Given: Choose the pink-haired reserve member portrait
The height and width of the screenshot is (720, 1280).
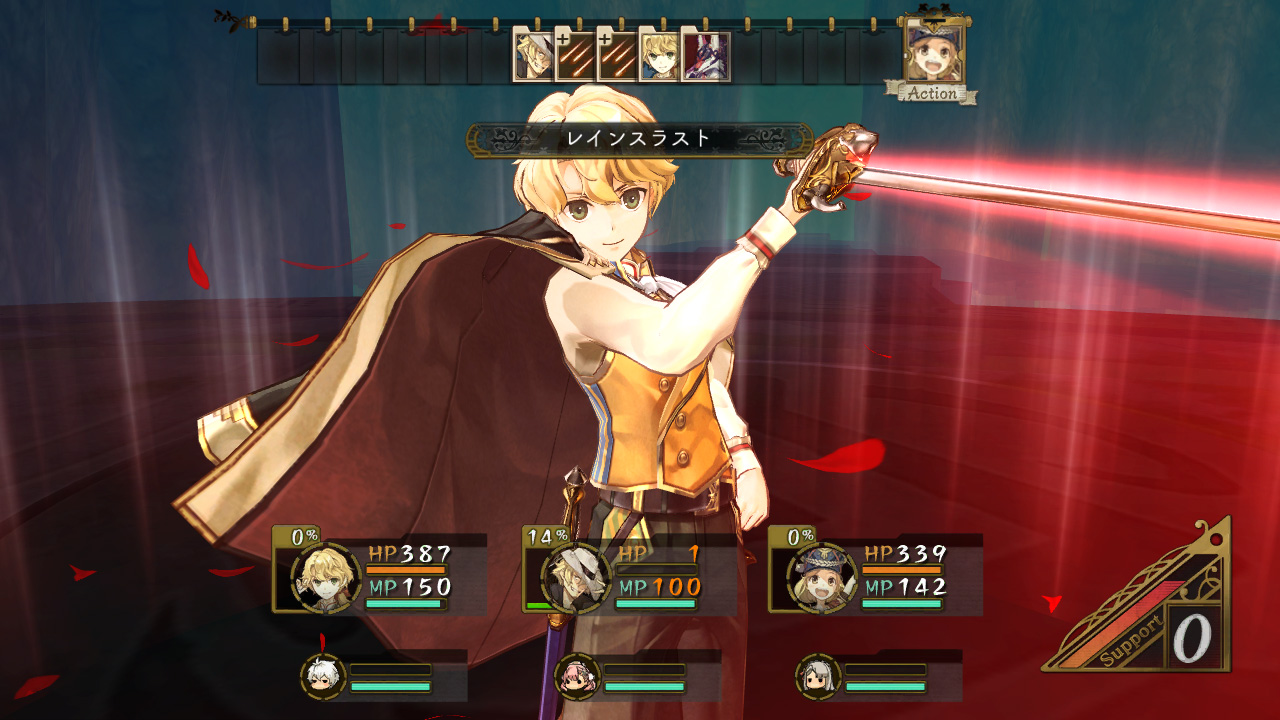Looking at the screenshot, I should click(x=577, y=677).
